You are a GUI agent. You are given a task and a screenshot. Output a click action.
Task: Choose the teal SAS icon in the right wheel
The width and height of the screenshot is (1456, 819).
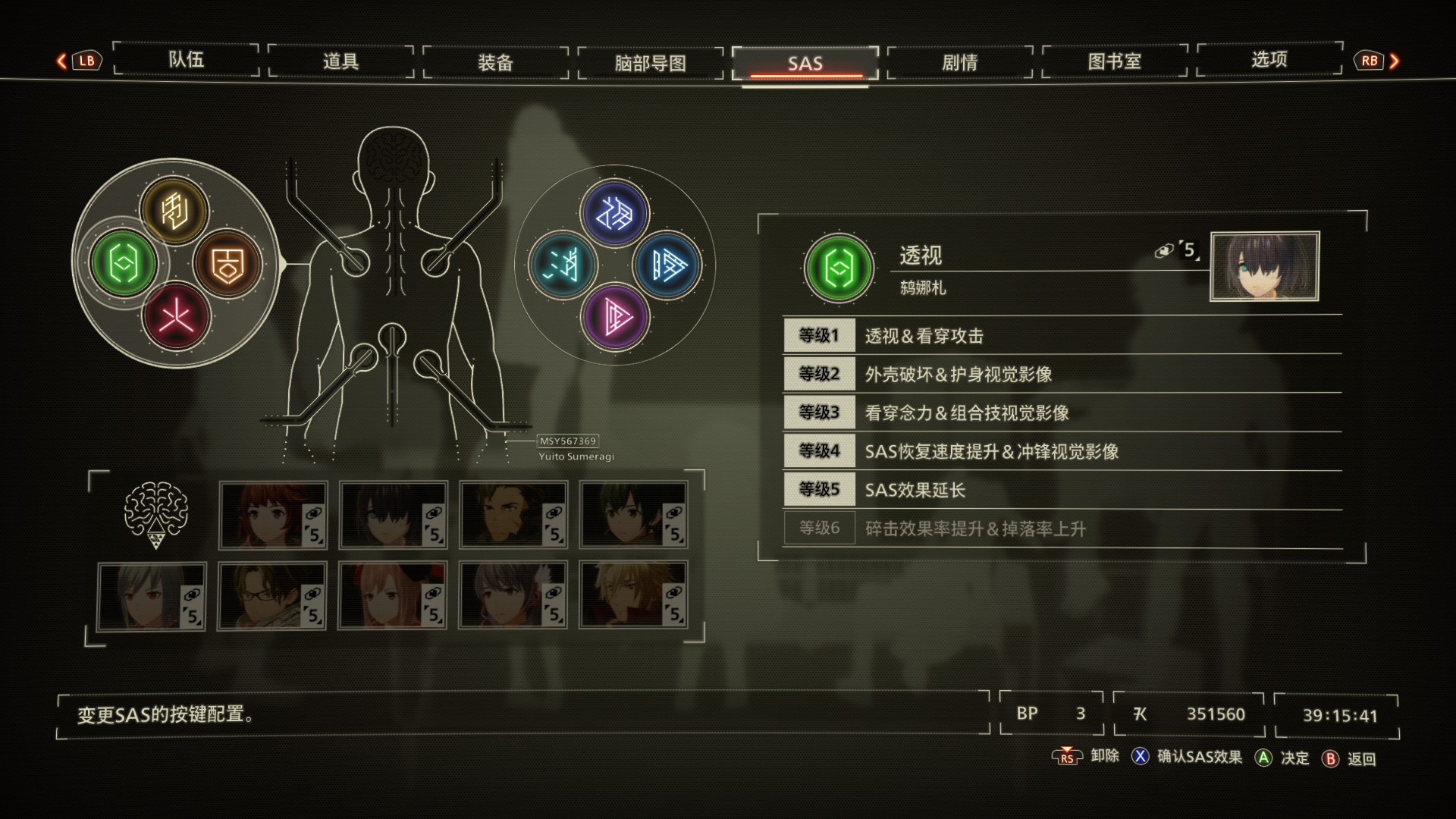(x=563, y=265)
